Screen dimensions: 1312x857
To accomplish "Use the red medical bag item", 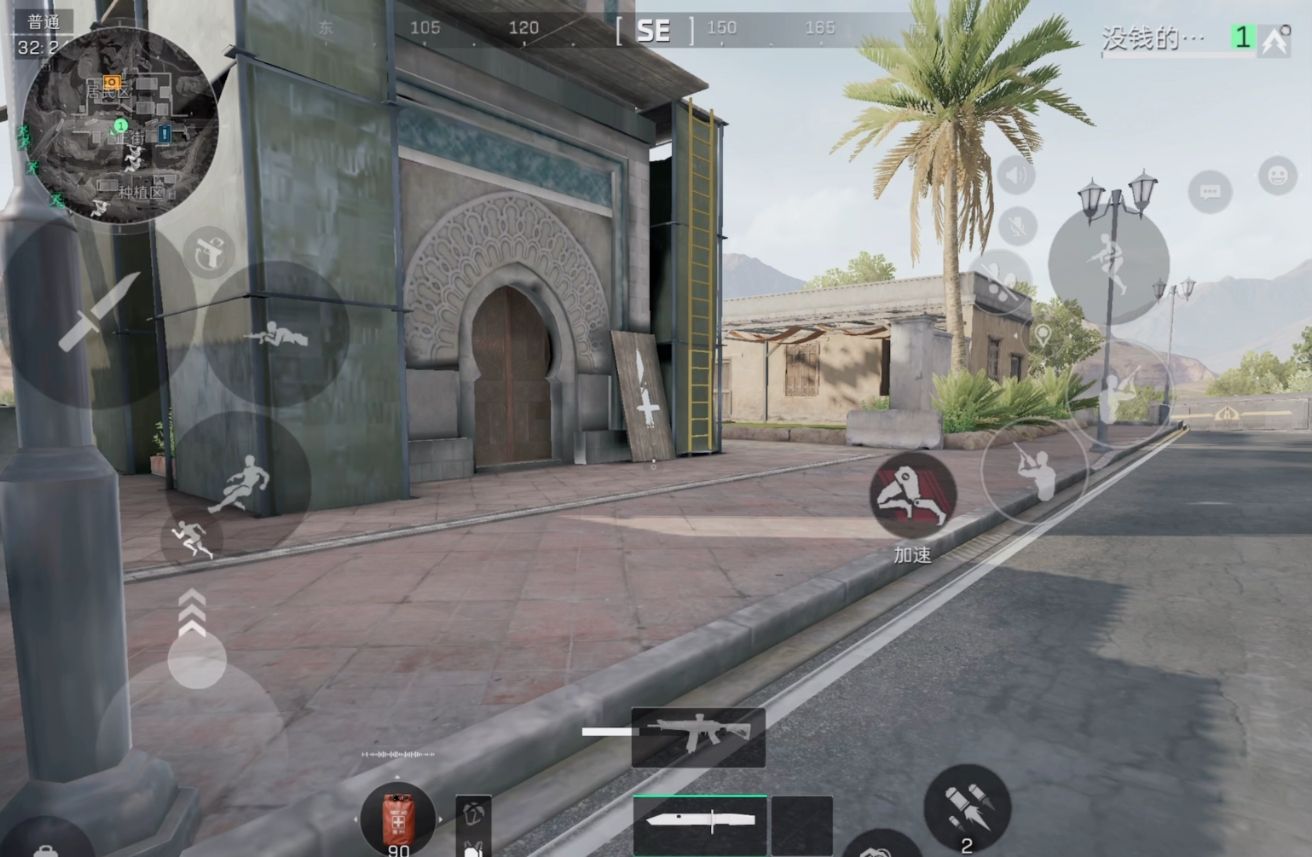I will click(398, 817).
